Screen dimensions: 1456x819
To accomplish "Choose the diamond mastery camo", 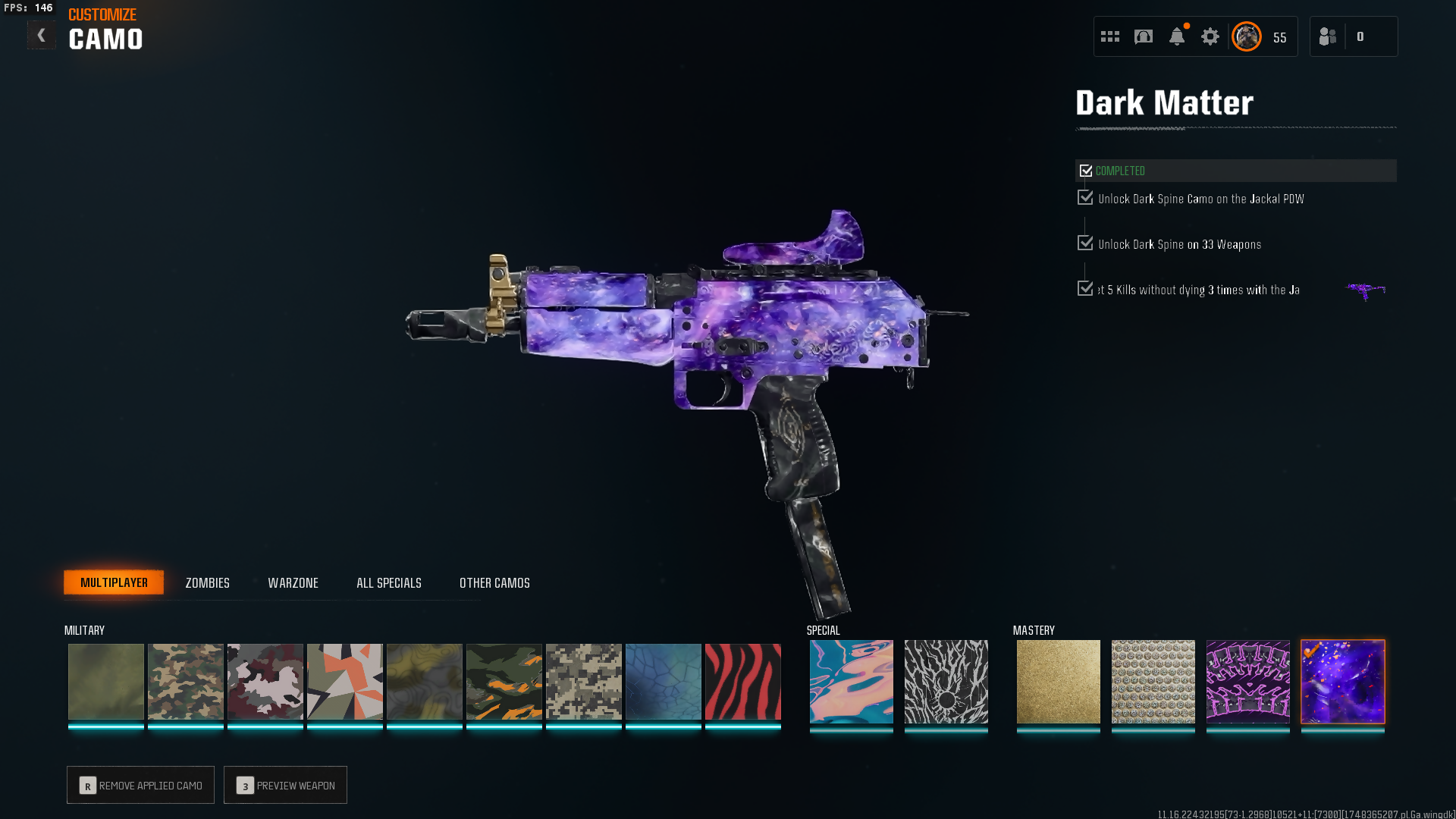I will pyautogui.click(x=1153, y=682).
